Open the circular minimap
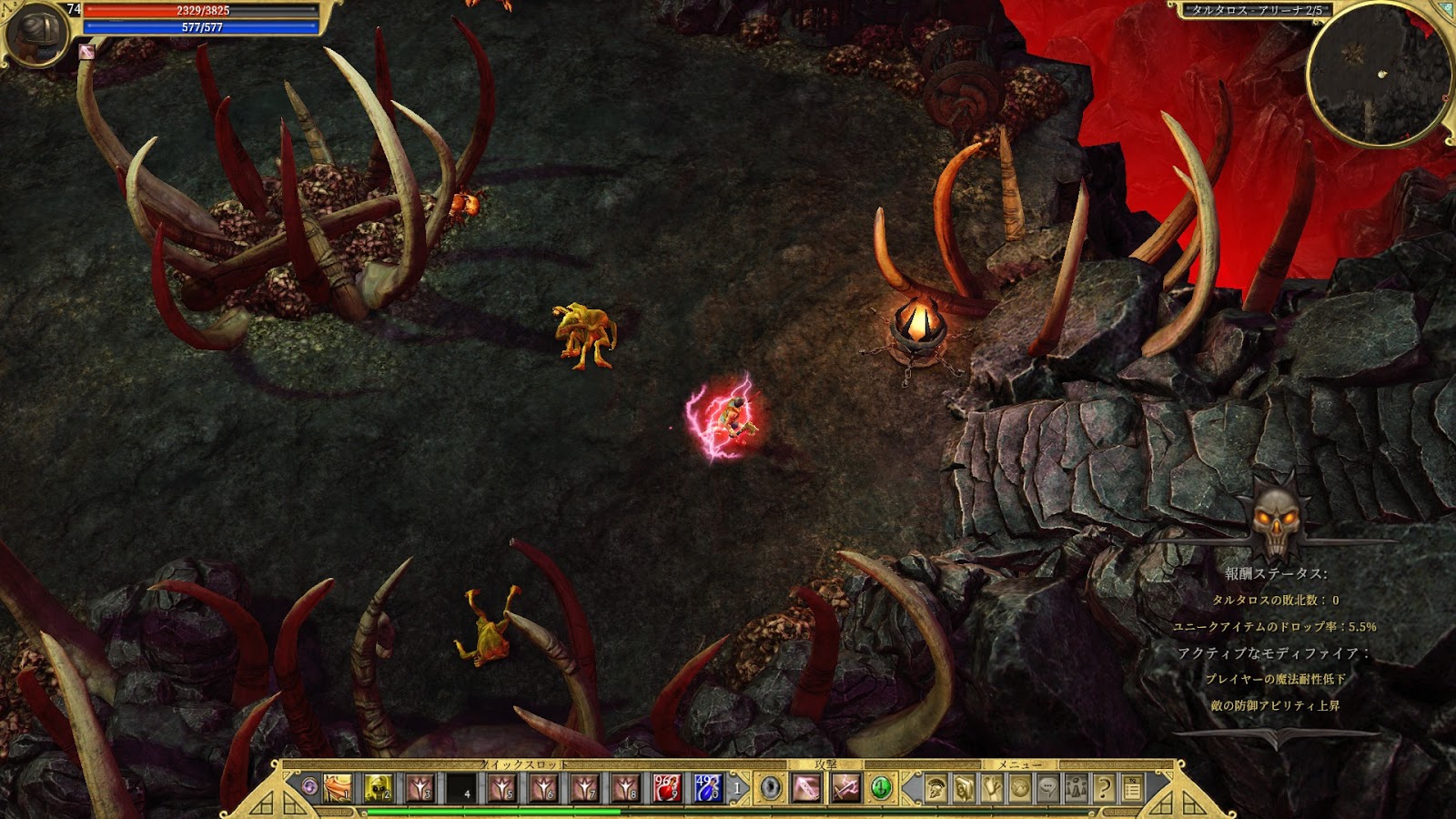 pos(1378,74)
